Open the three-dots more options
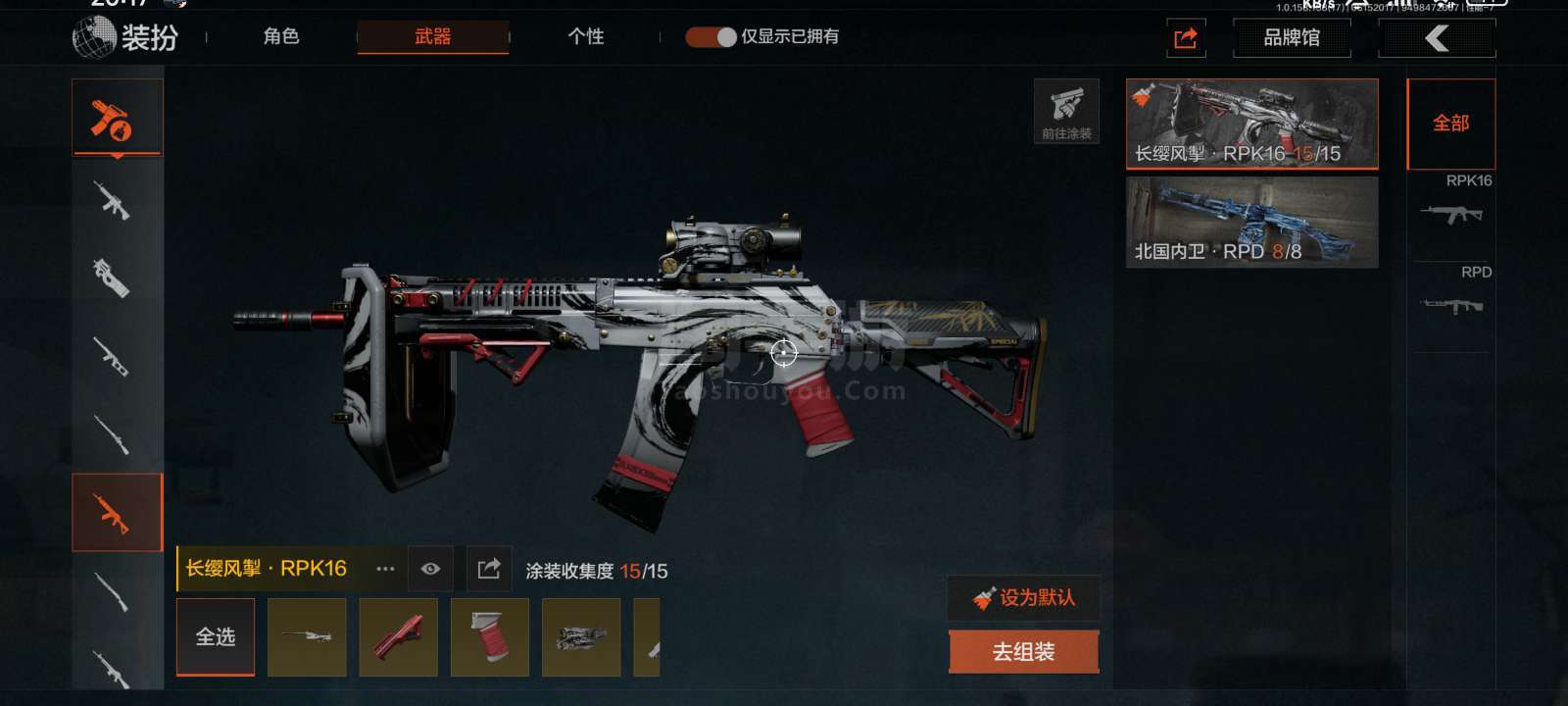Screen dimensions: 1568x706 tap(385, 569)
